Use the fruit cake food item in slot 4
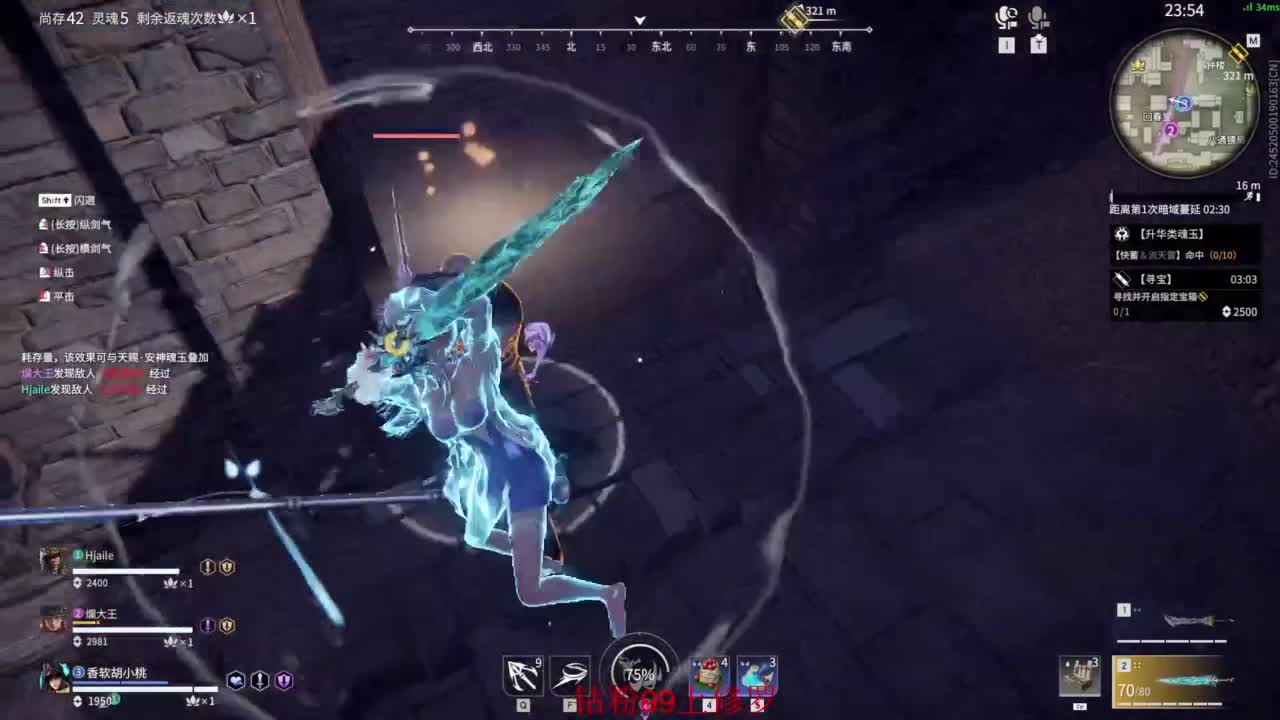This screenshot has width=1280, height=720. click(x=710, y=674)
